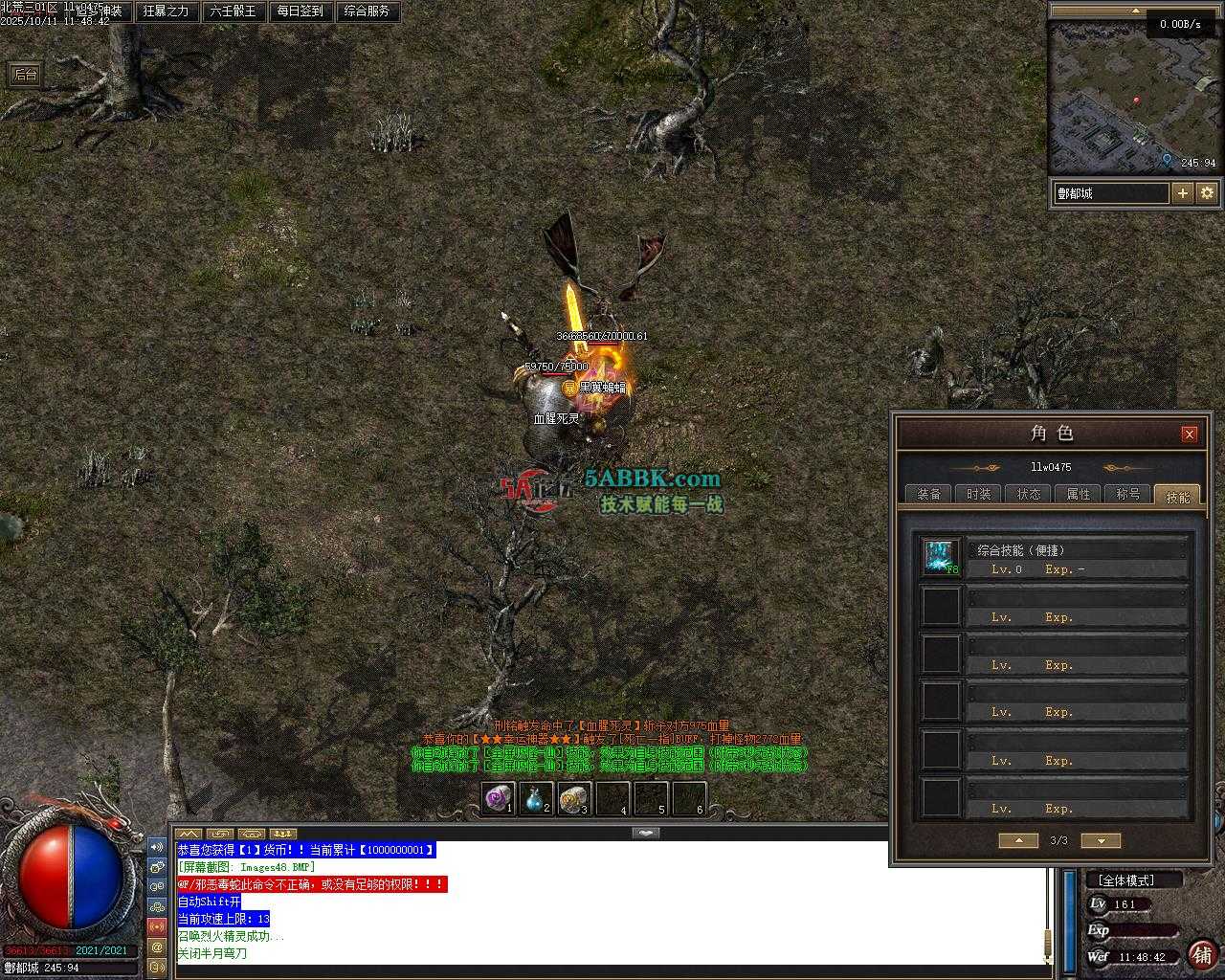The height and width of the screenshot is (980, 1225).
Task: Use the purple scroll in hotbar slot 1
Action: click(498, 798)
